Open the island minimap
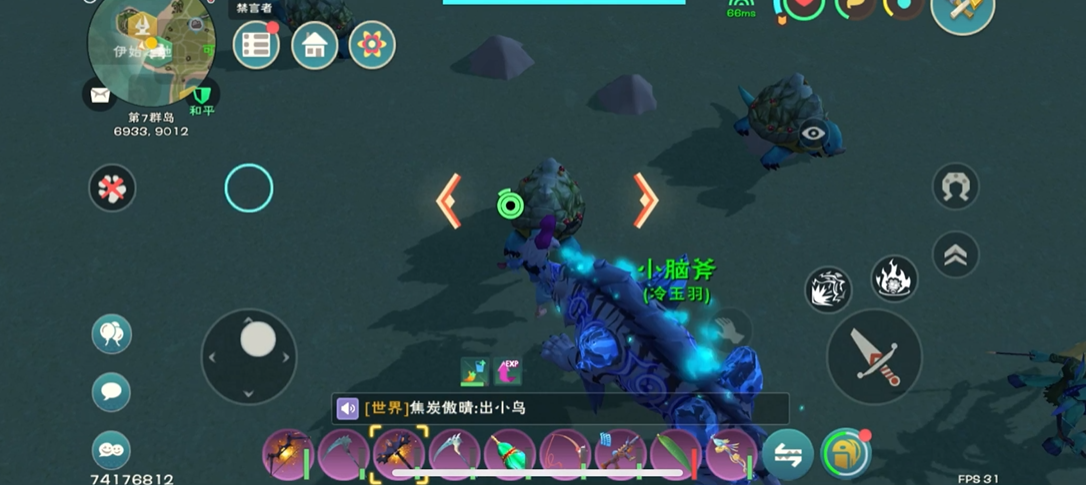The width and height of the screenshot is (1086, 485). [x=151, y=50]
